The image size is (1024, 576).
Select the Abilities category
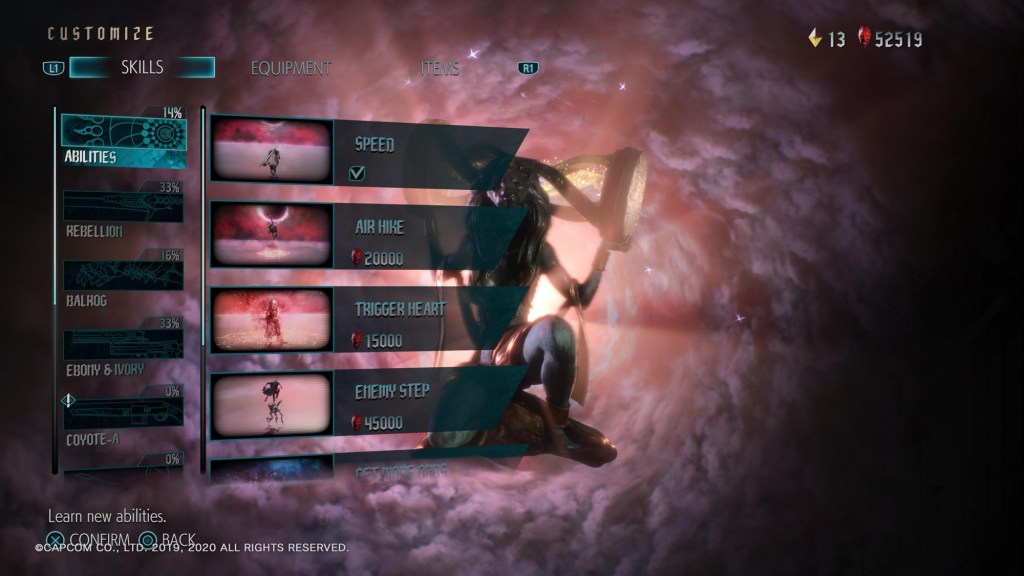[123, 138]
